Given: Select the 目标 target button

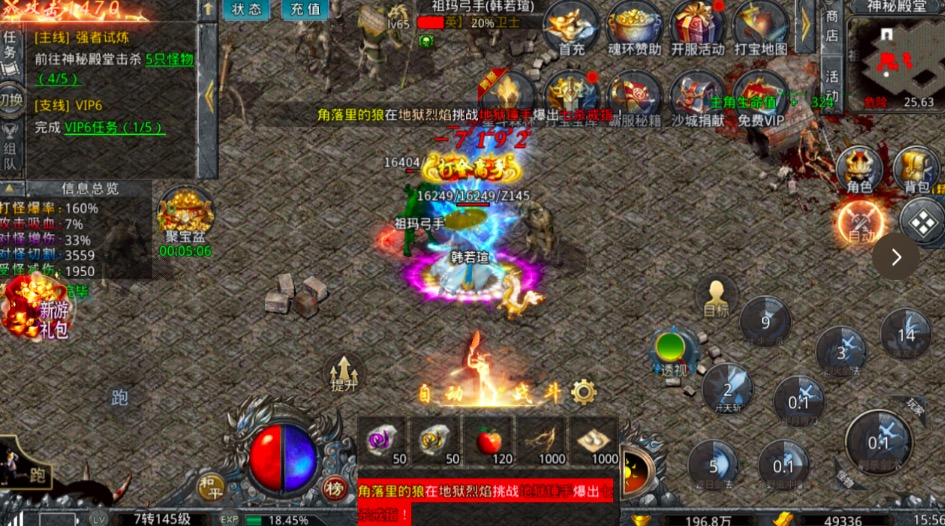Looking at the screenshot, I should 716,297.
